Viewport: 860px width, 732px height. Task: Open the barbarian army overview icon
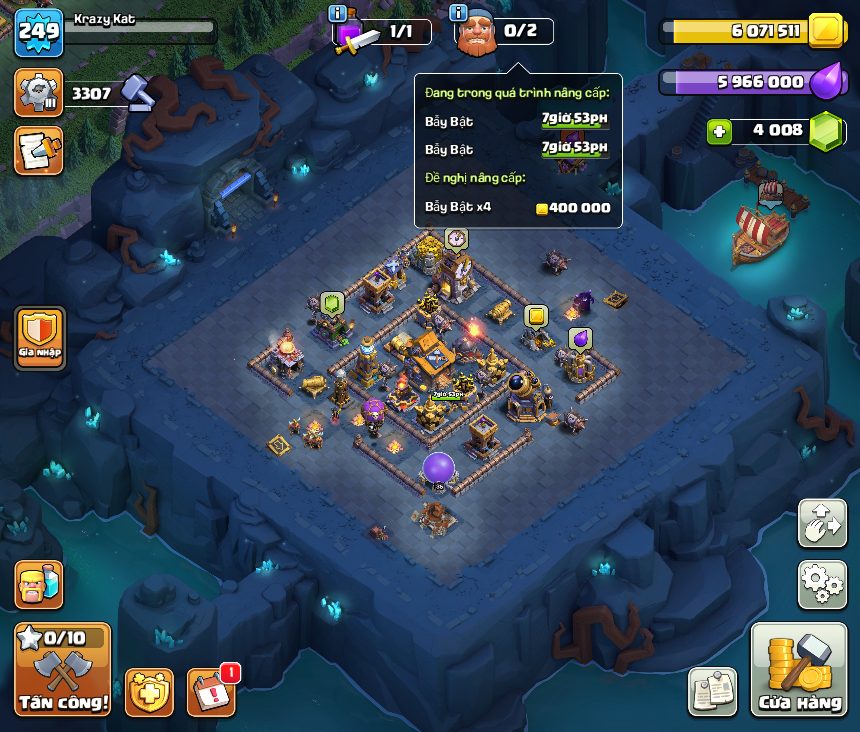tap(39, 584)
